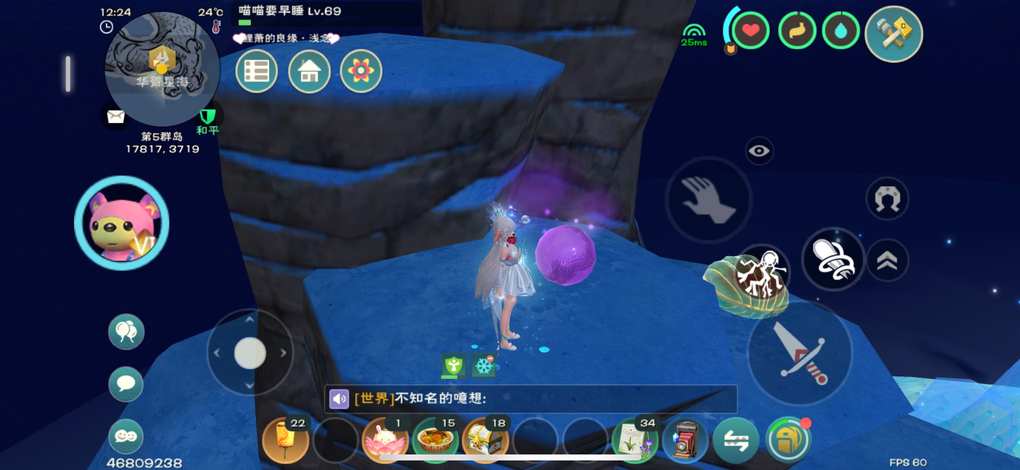Viewport: 1020px width, 470px height.
Task: Open the flower icon menu
Action: pyautogui.click(x=361, y=71)
